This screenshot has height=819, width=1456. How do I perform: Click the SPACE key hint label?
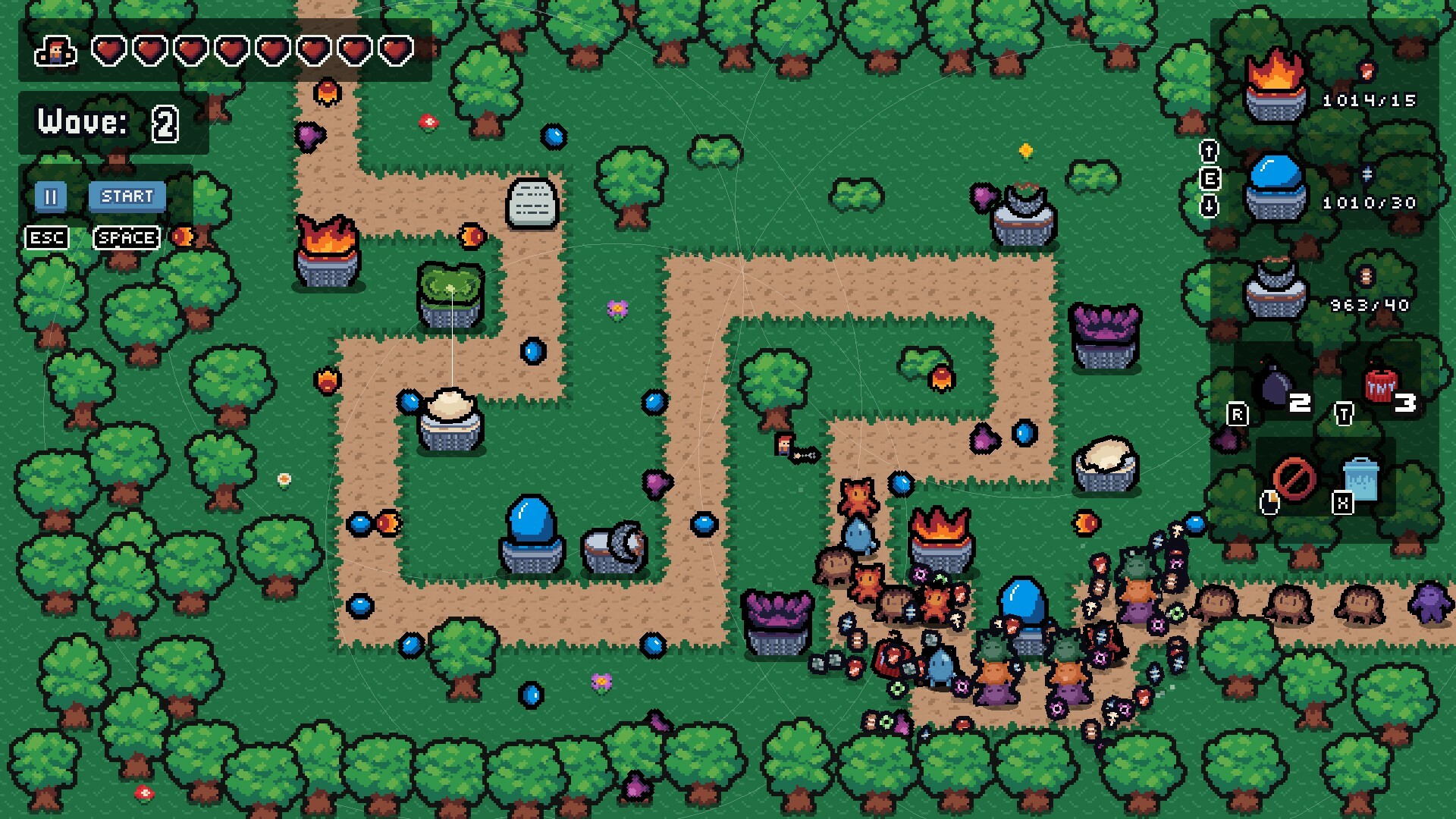[126, 237]
